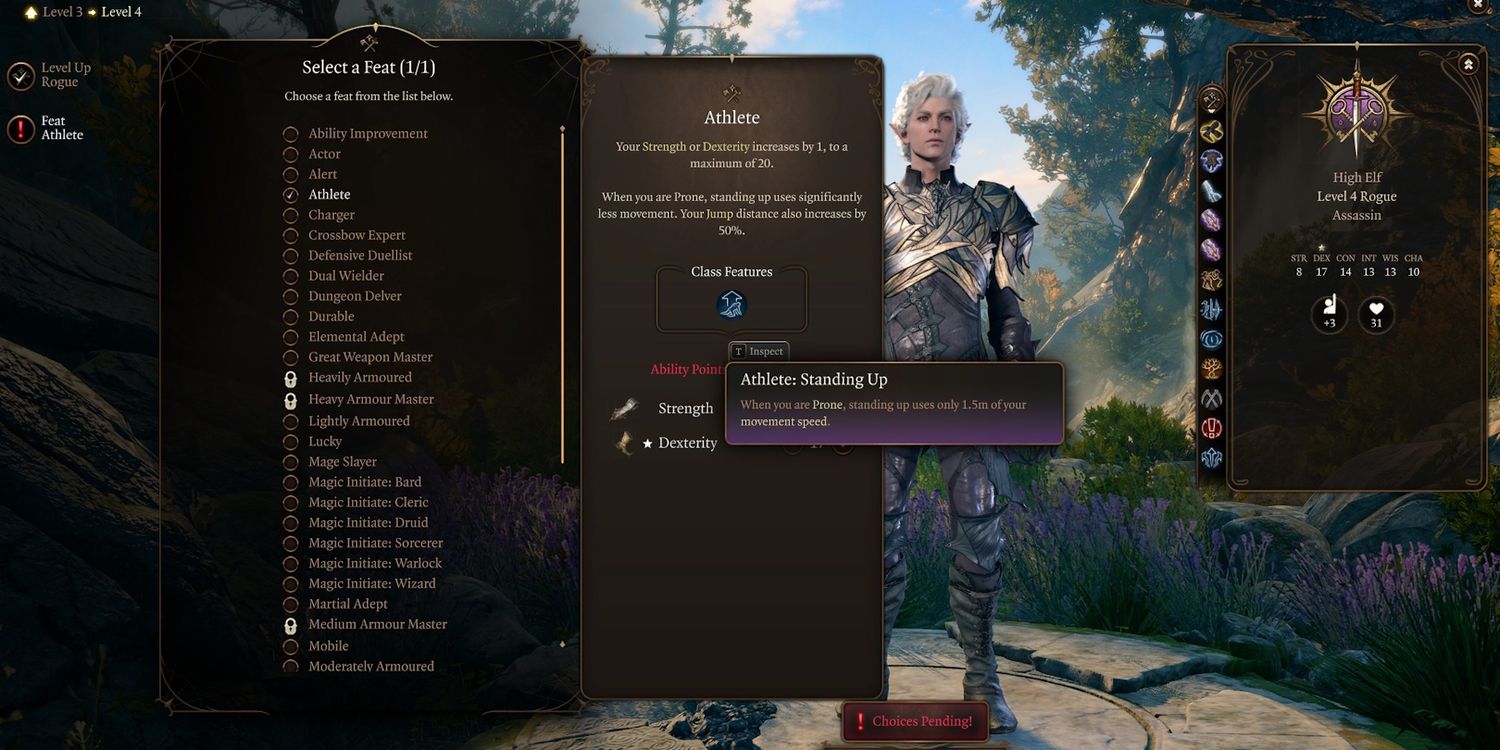The width and height of the screenshot is (1500, 750).
Task: Choose the Great Weapon Master feat
Action: [x=370, y=357]
